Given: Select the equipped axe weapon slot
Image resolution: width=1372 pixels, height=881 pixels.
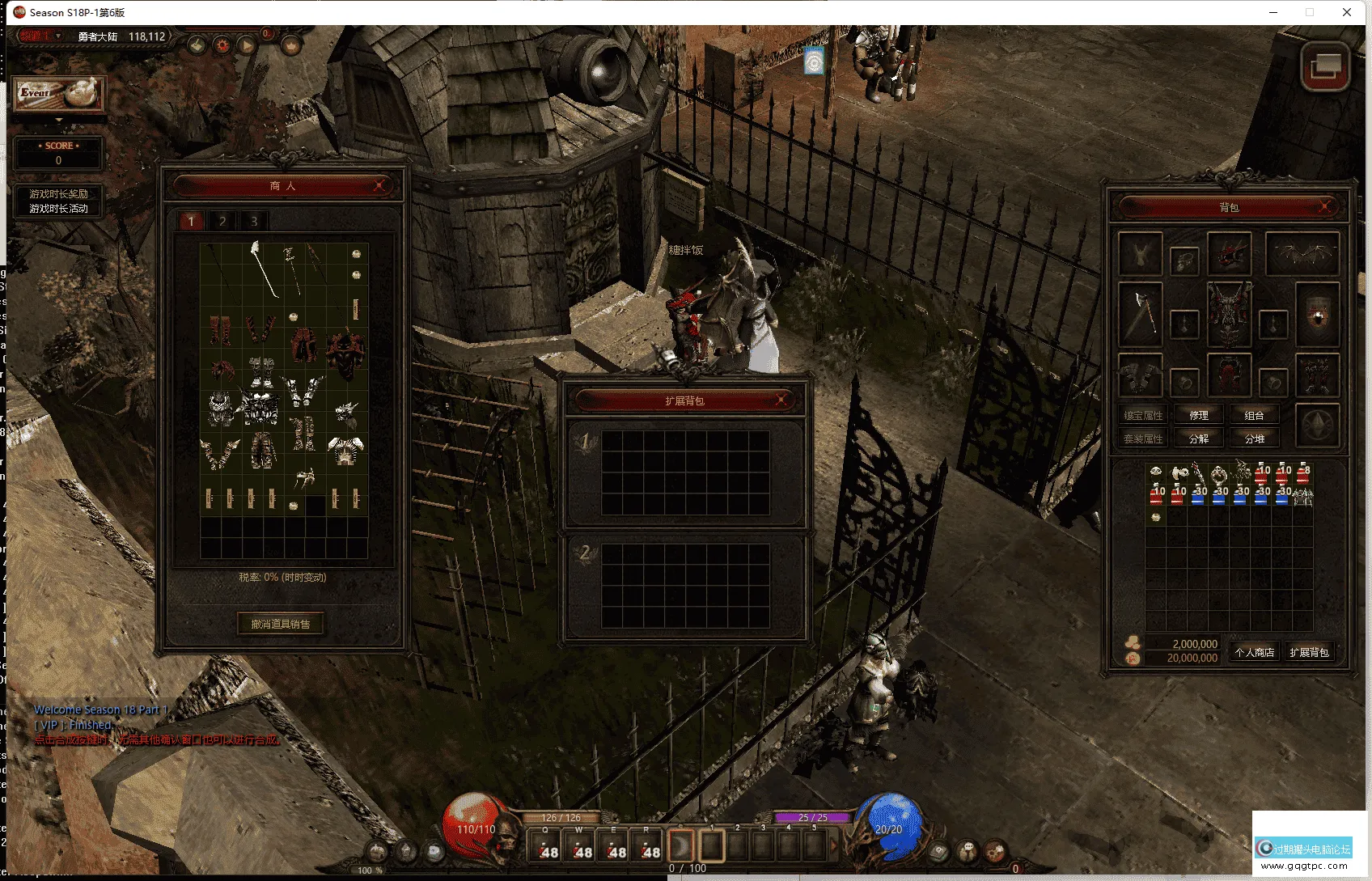Looking at the screenshot, I should 1141,312.
